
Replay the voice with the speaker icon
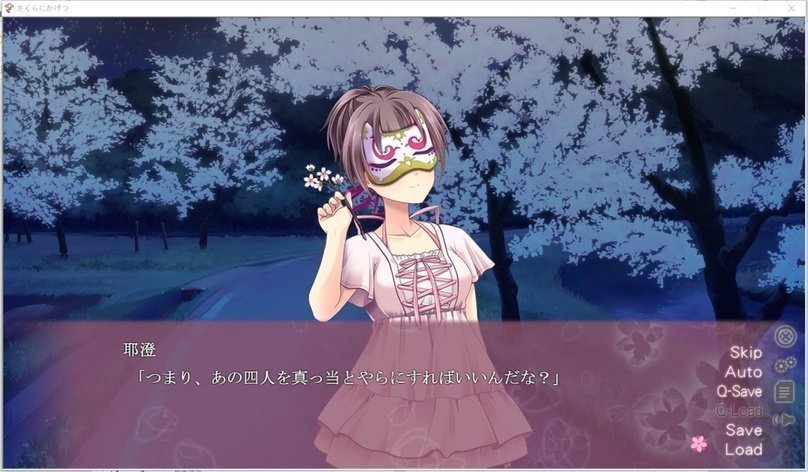(x=786, y=420)
